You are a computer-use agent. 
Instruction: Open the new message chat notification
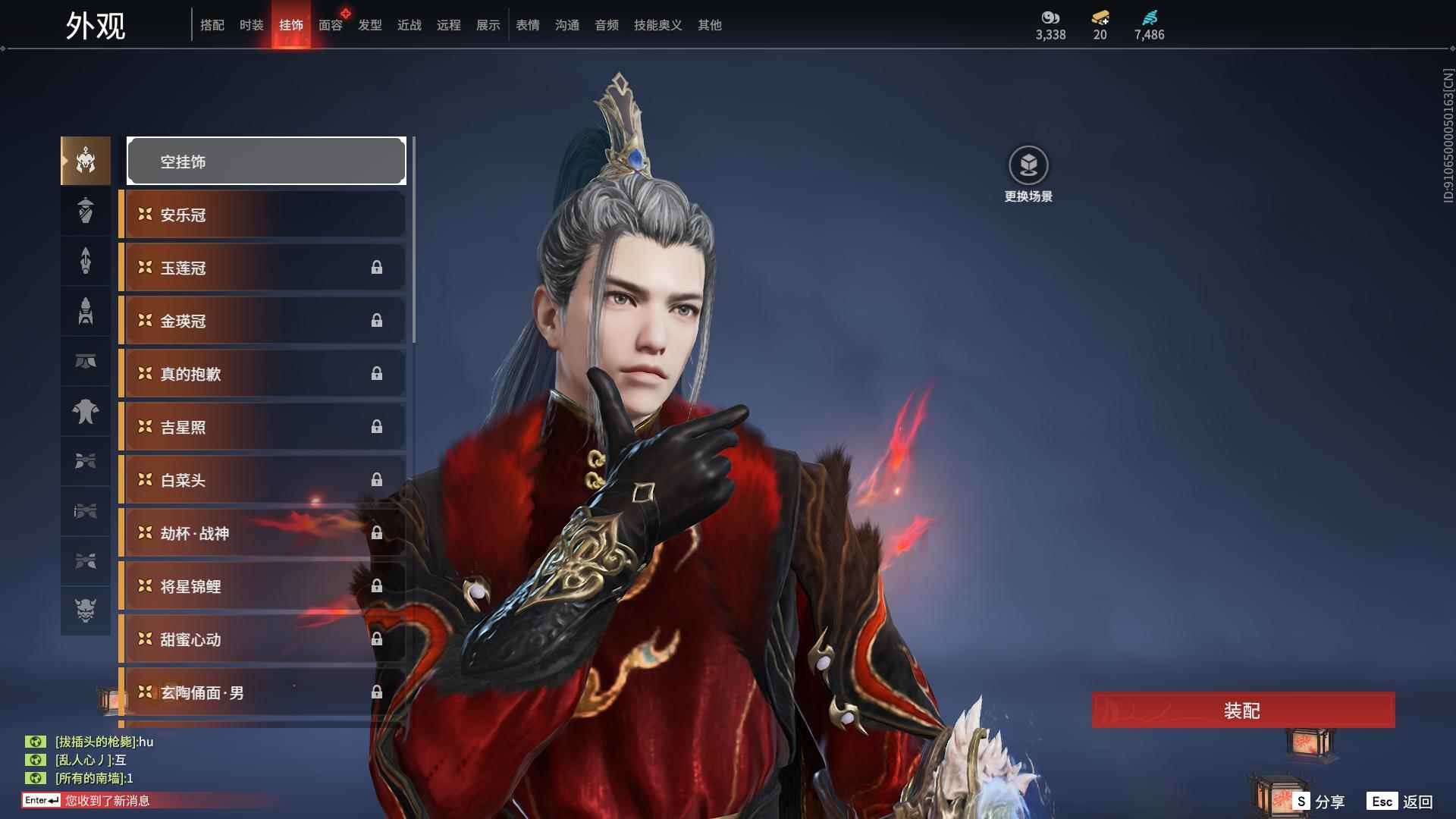[106, 800]
